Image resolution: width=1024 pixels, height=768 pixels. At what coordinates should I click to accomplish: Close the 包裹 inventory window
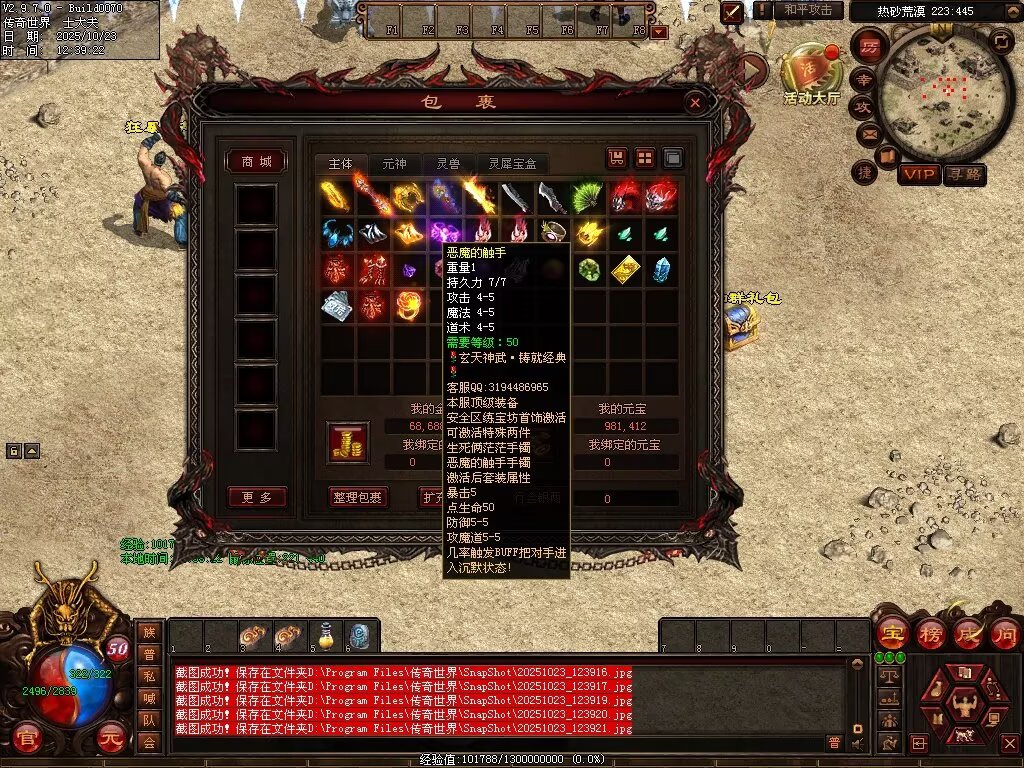click(695, 102)
